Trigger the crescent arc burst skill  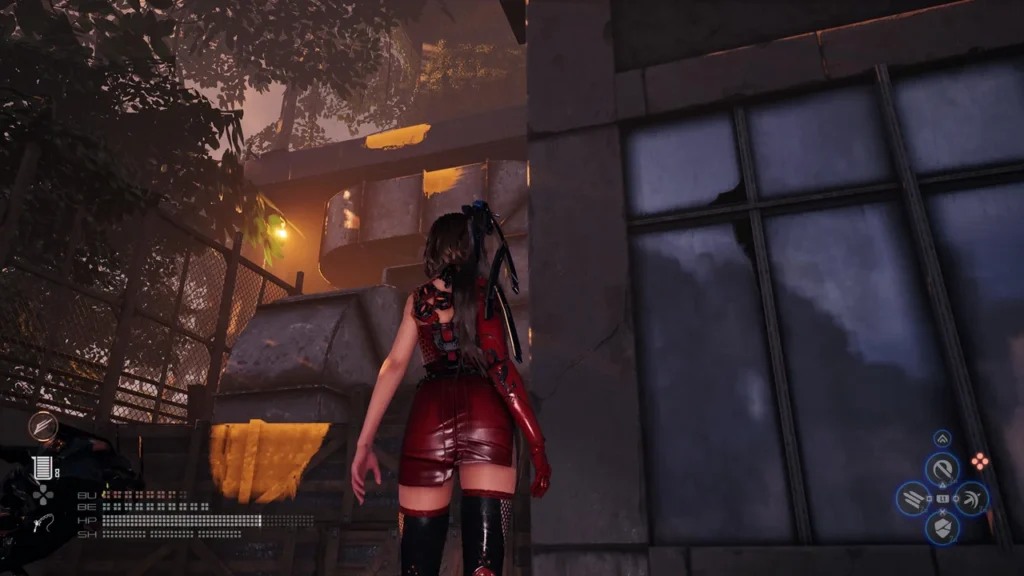(971, 498)
